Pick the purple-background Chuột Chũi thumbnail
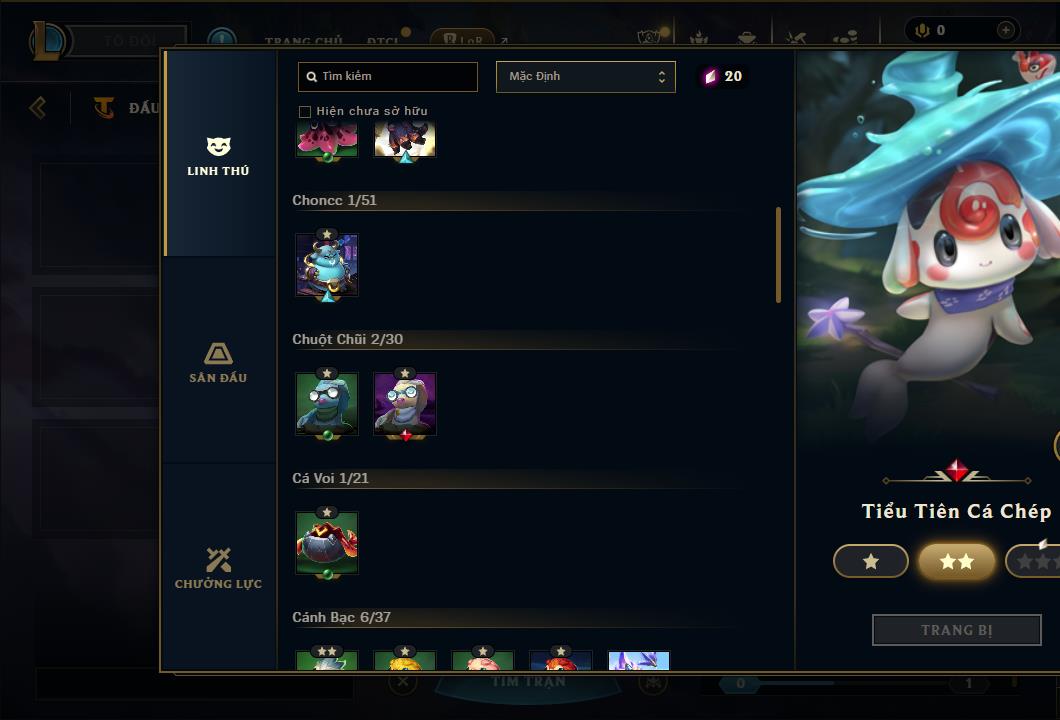The height and width of the screenshot is (720, 1060). (x=405, y=404)
